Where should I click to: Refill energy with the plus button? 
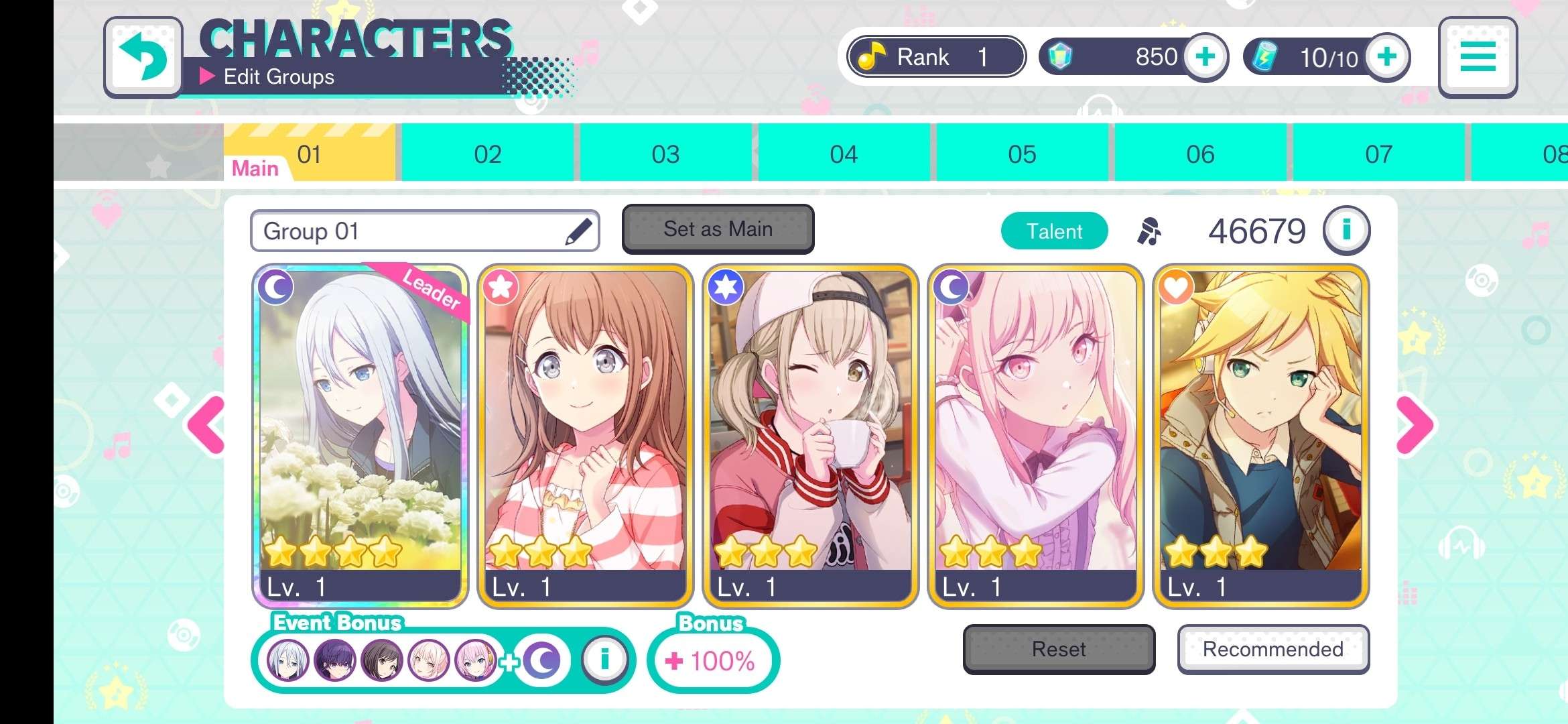click(1386, 57)
